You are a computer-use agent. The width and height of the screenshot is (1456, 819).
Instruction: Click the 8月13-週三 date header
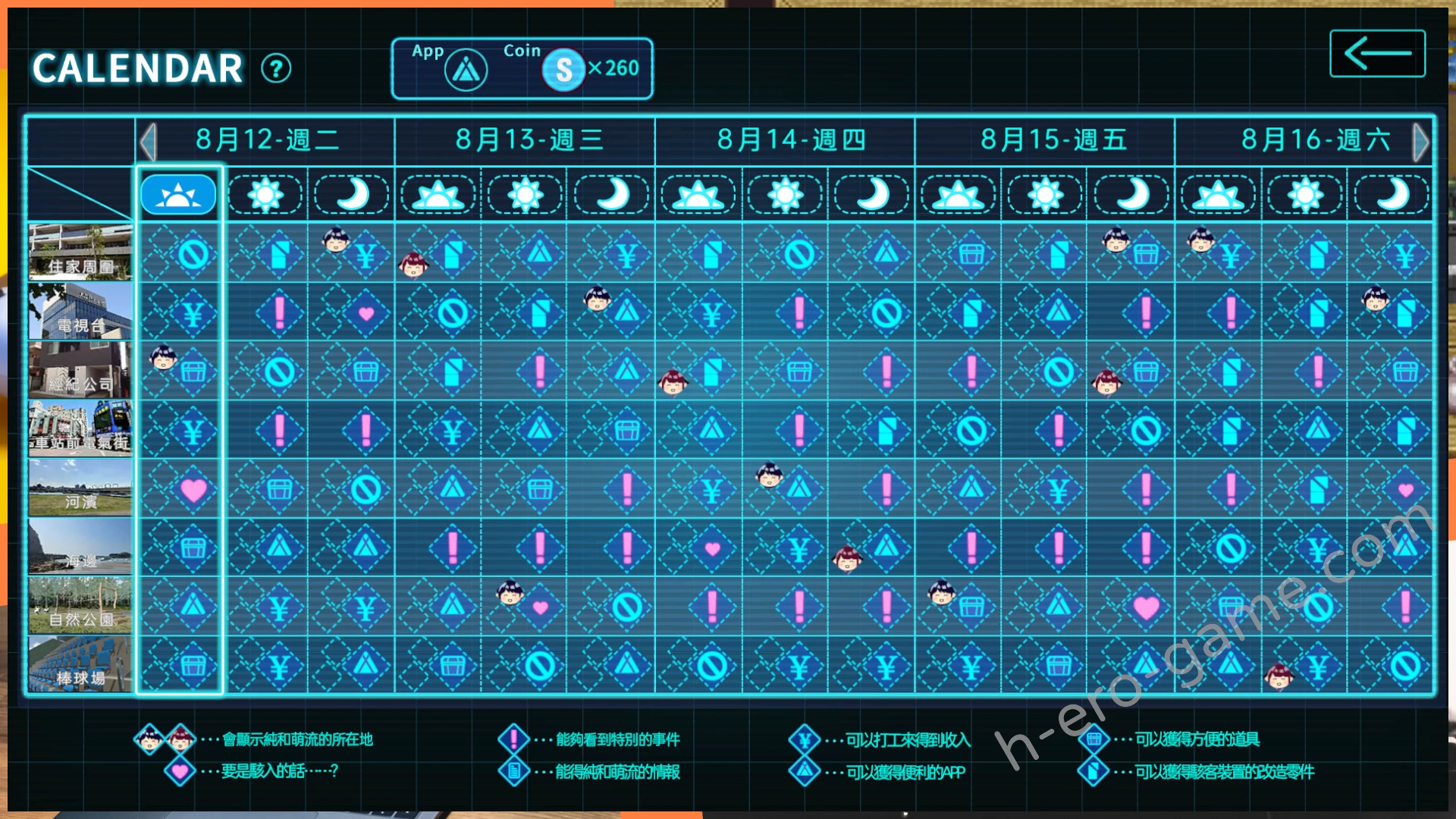click(529, 140)
